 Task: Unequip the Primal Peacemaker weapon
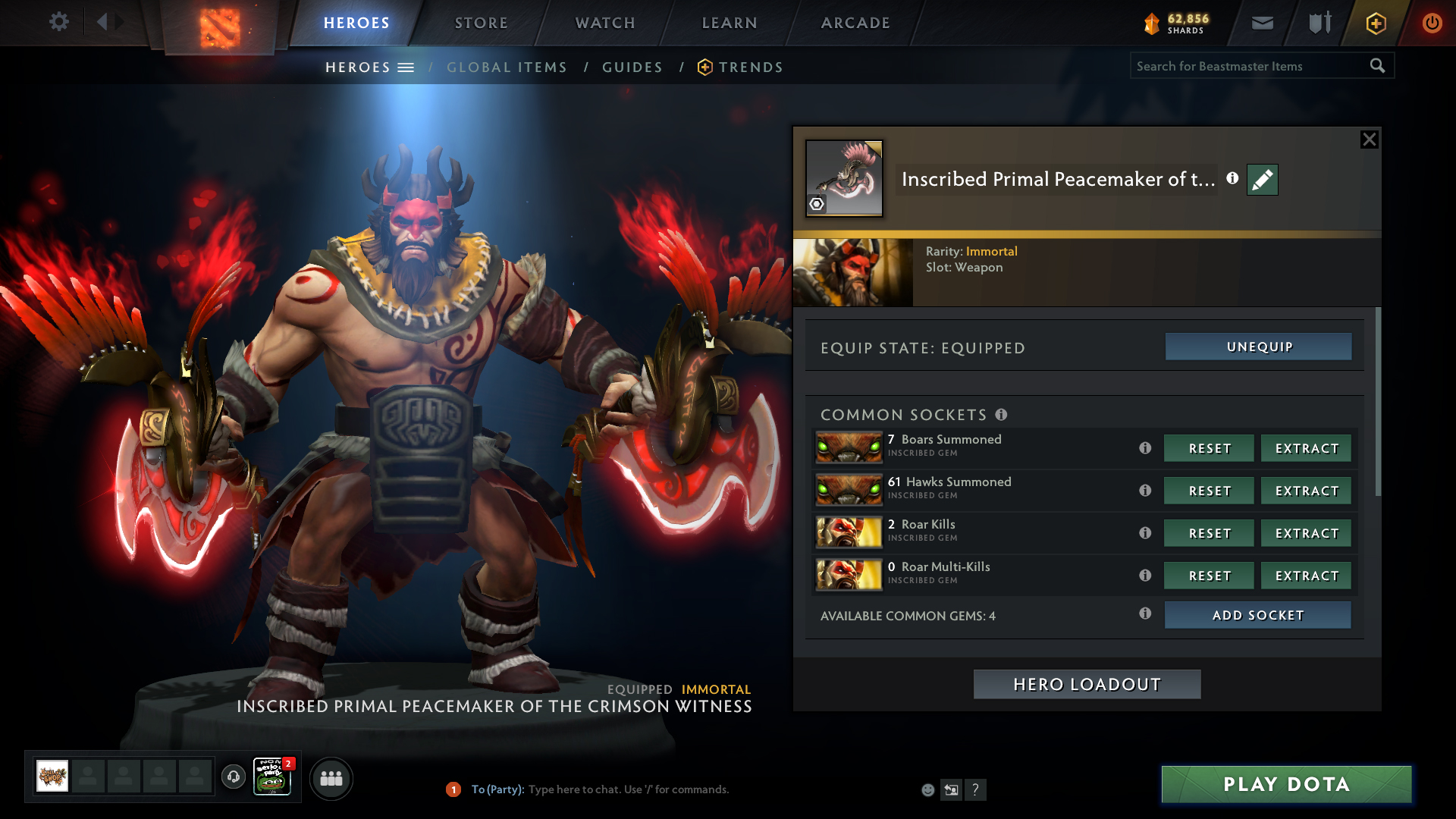point(1259,347)
